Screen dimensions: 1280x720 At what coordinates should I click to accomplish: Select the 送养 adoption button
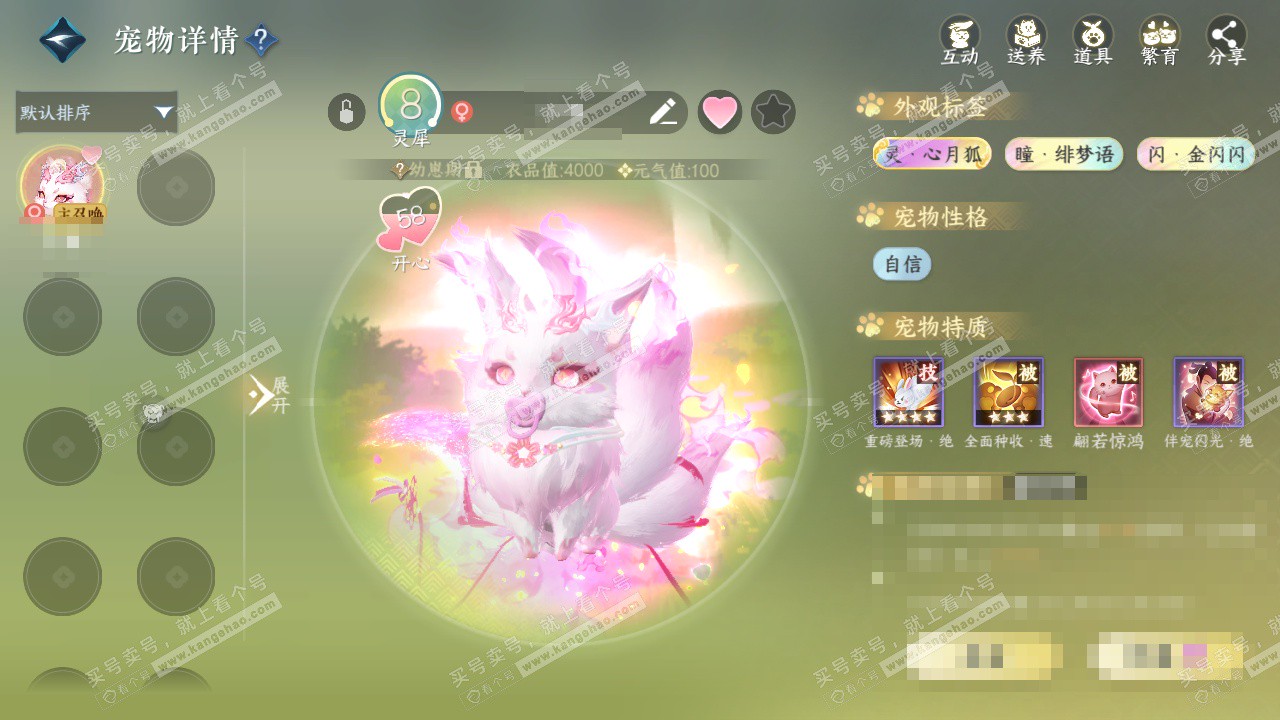coord(1026,40)
